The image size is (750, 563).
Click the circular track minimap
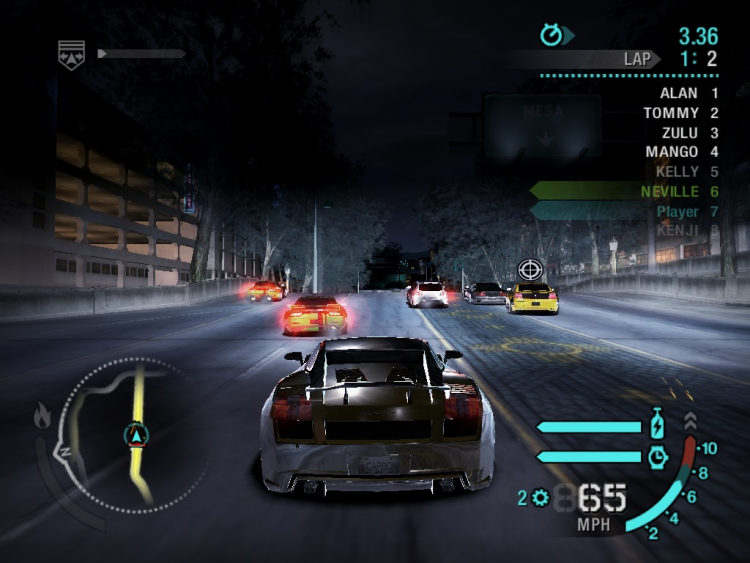133,433
